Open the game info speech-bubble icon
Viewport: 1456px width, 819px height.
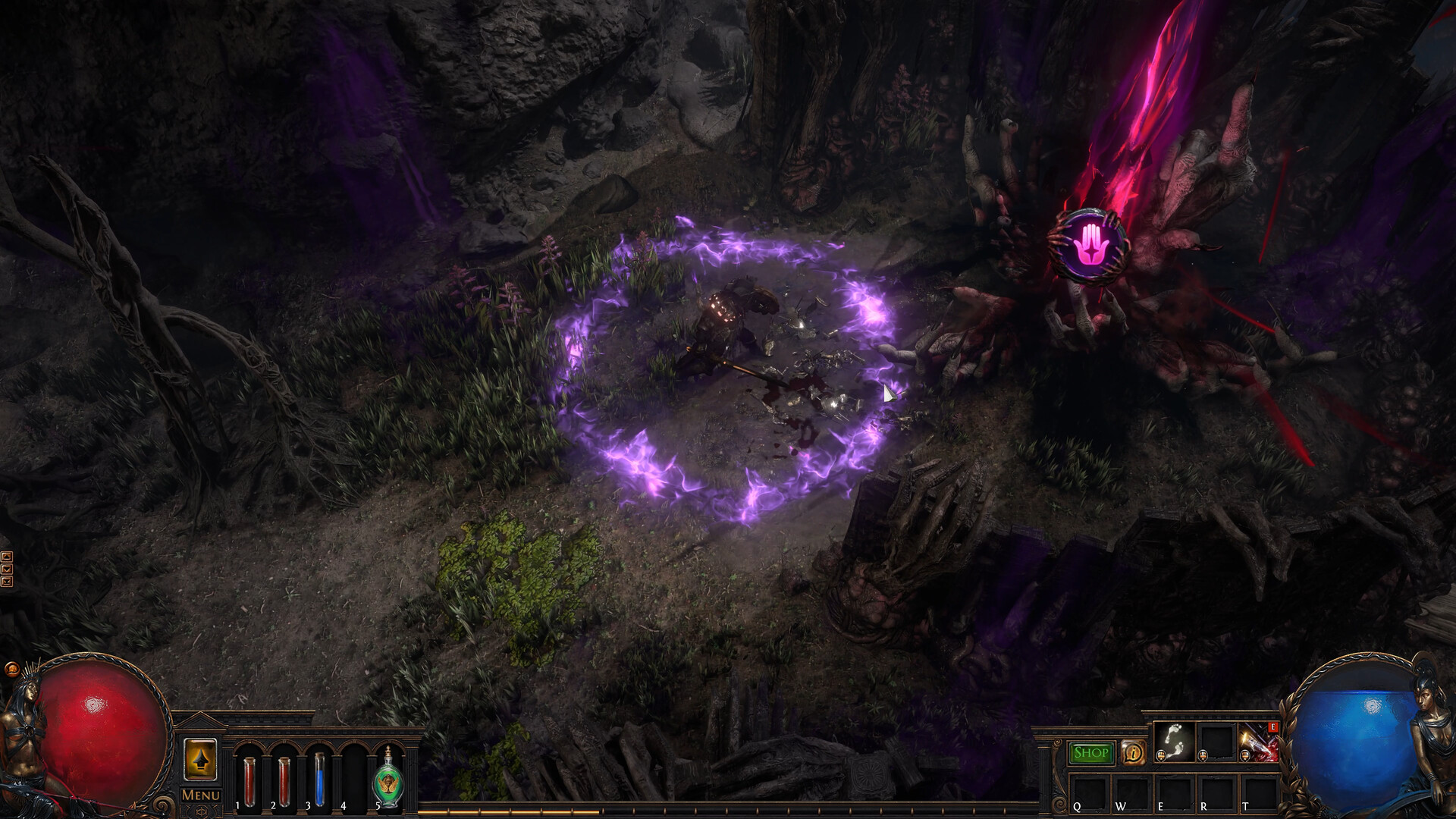click(1134, 753)
